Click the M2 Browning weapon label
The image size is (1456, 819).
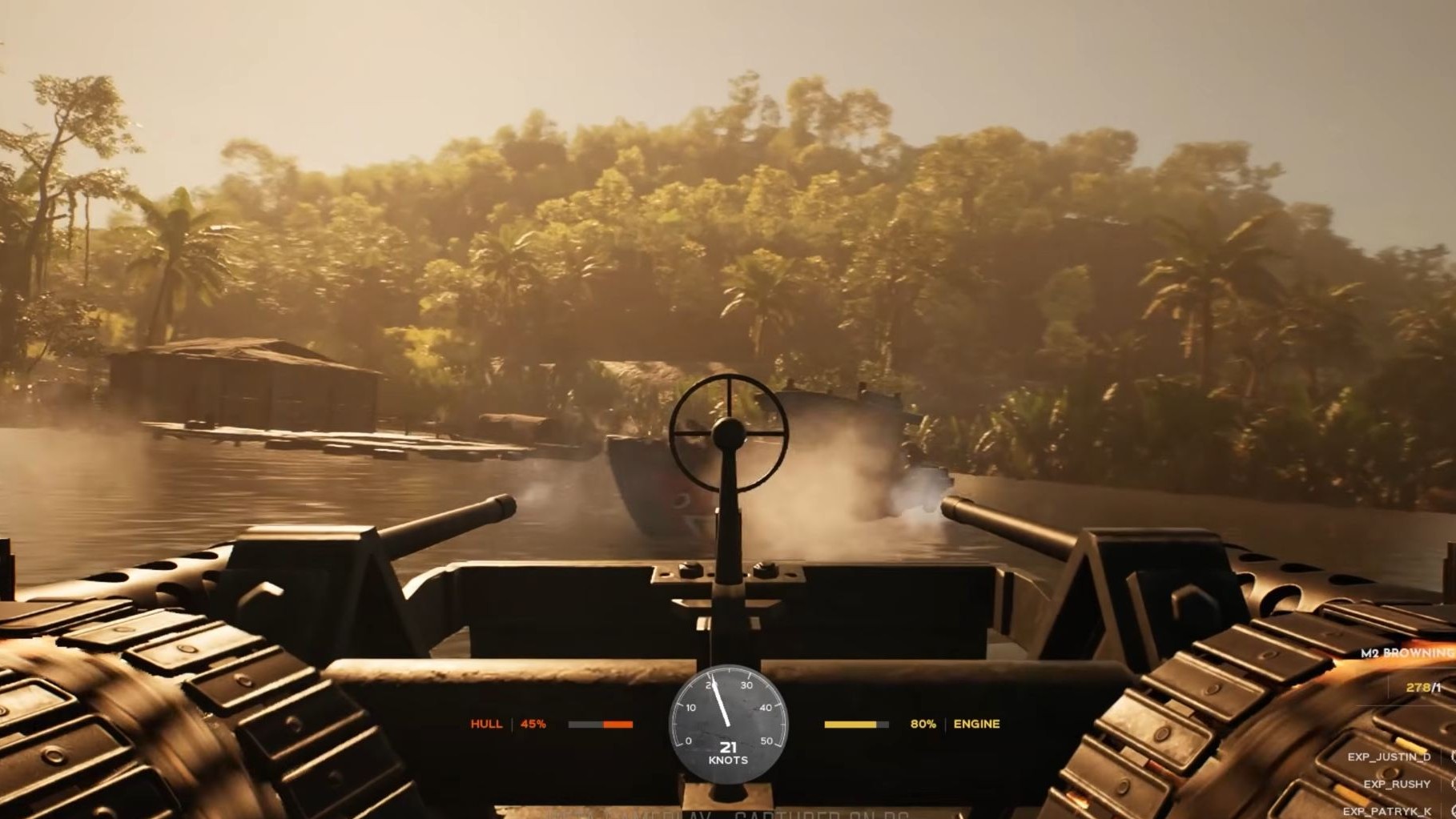pyautogui.click(x=1407, y=653)
